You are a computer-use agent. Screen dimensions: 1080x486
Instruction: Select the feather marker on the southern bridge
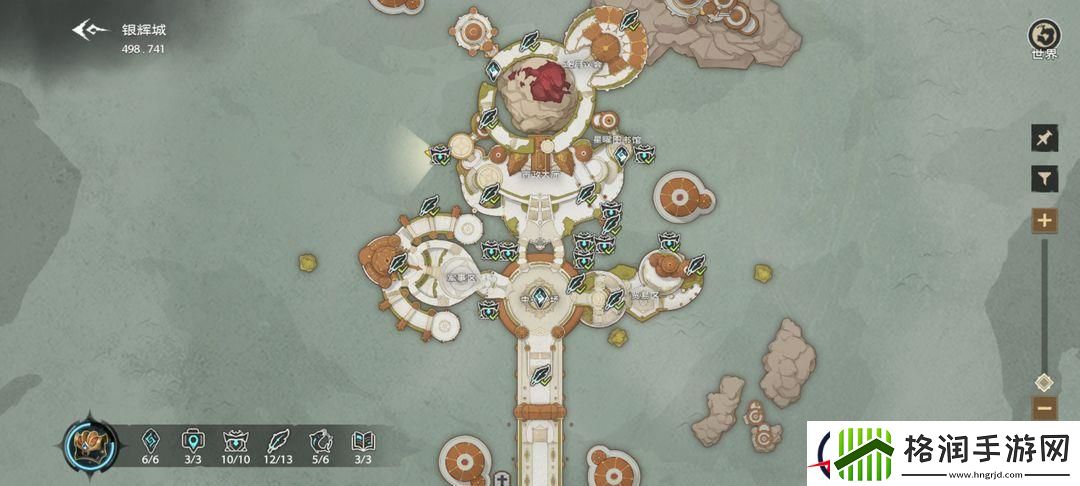(x=541, y=376)
